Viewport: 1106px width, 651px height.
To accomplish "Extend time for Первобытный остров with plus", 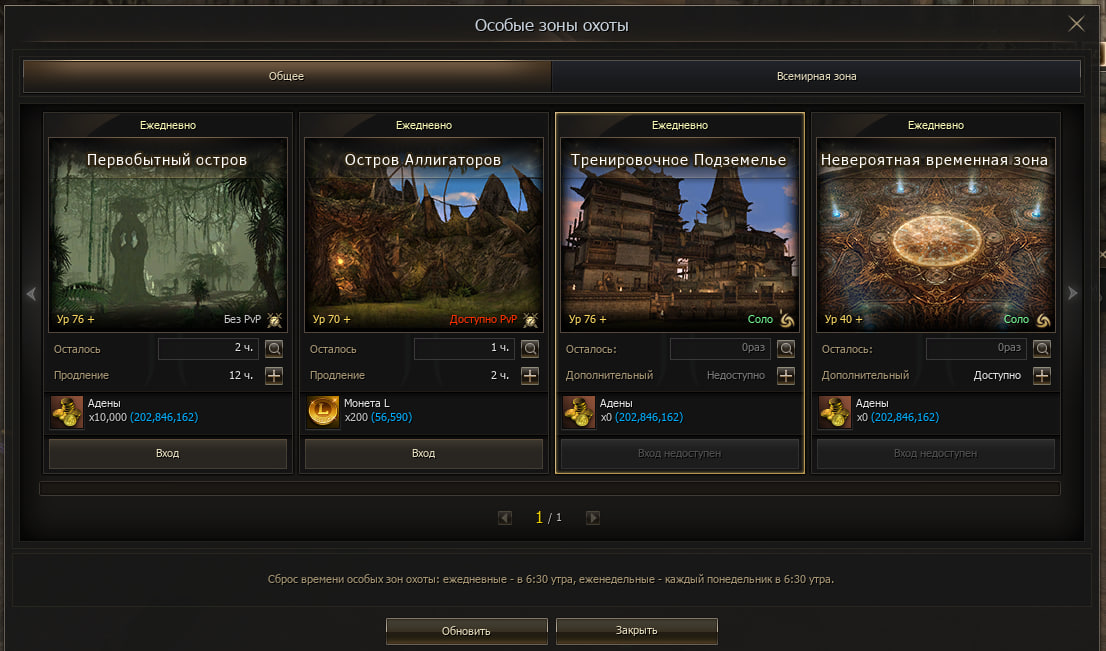I will pos(274,376).
